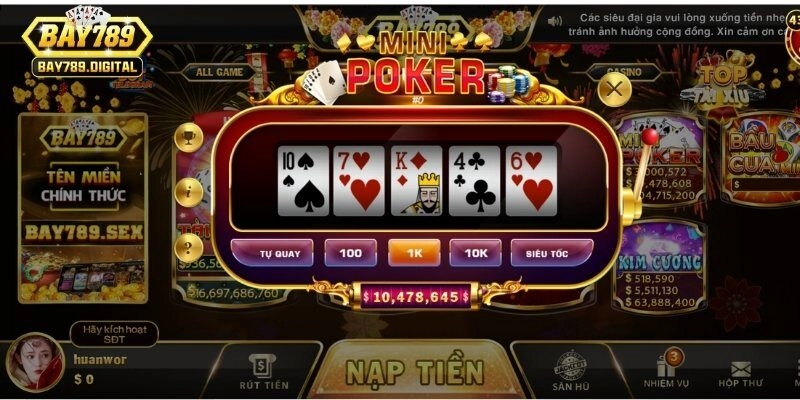800x400 pixels.
Task: Click the NẠP TIỀN deposit button
Action: (x=414, y=371)
